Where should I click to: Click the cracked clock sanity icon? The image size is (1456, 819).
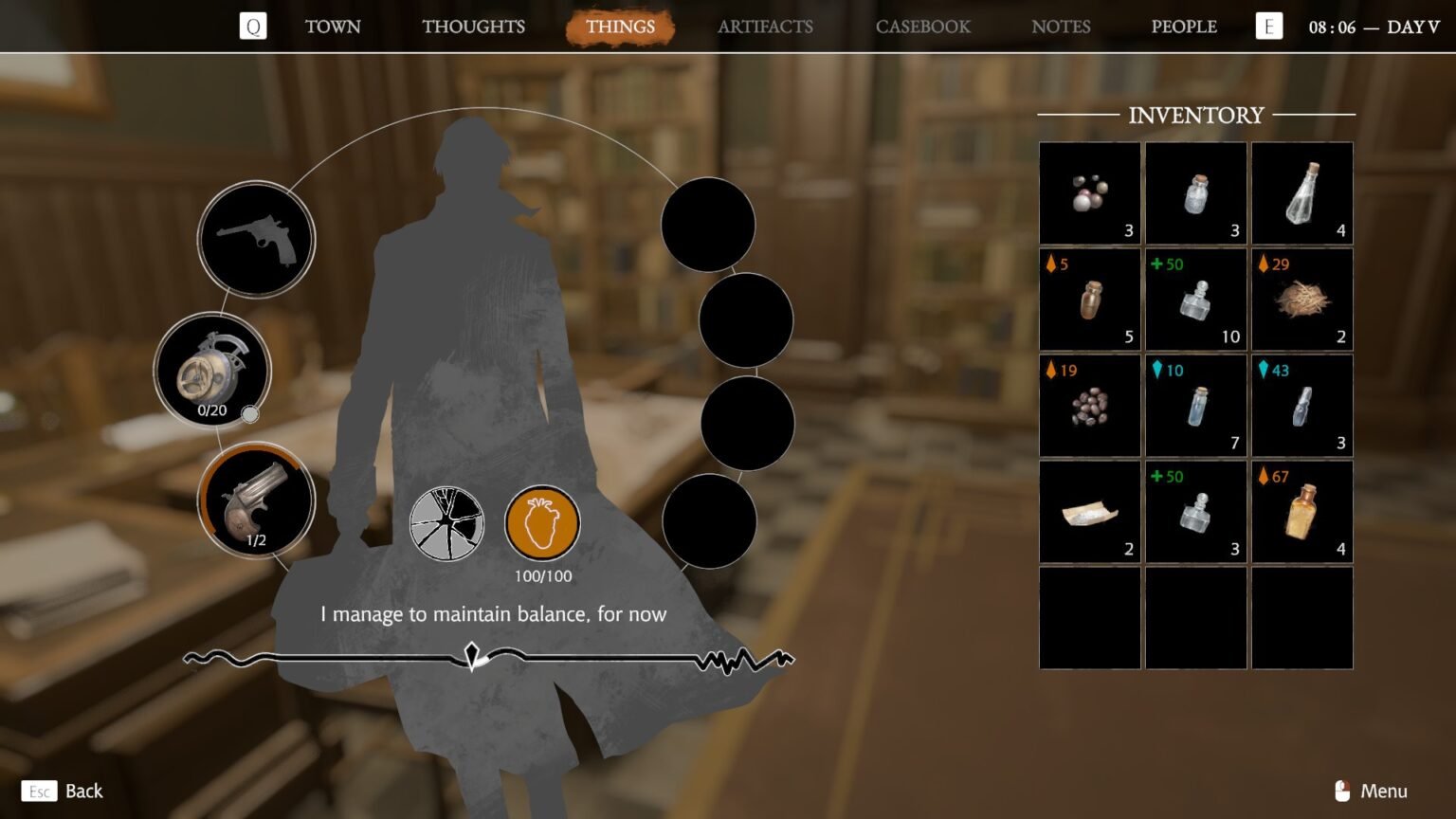[x=446, y=522]
